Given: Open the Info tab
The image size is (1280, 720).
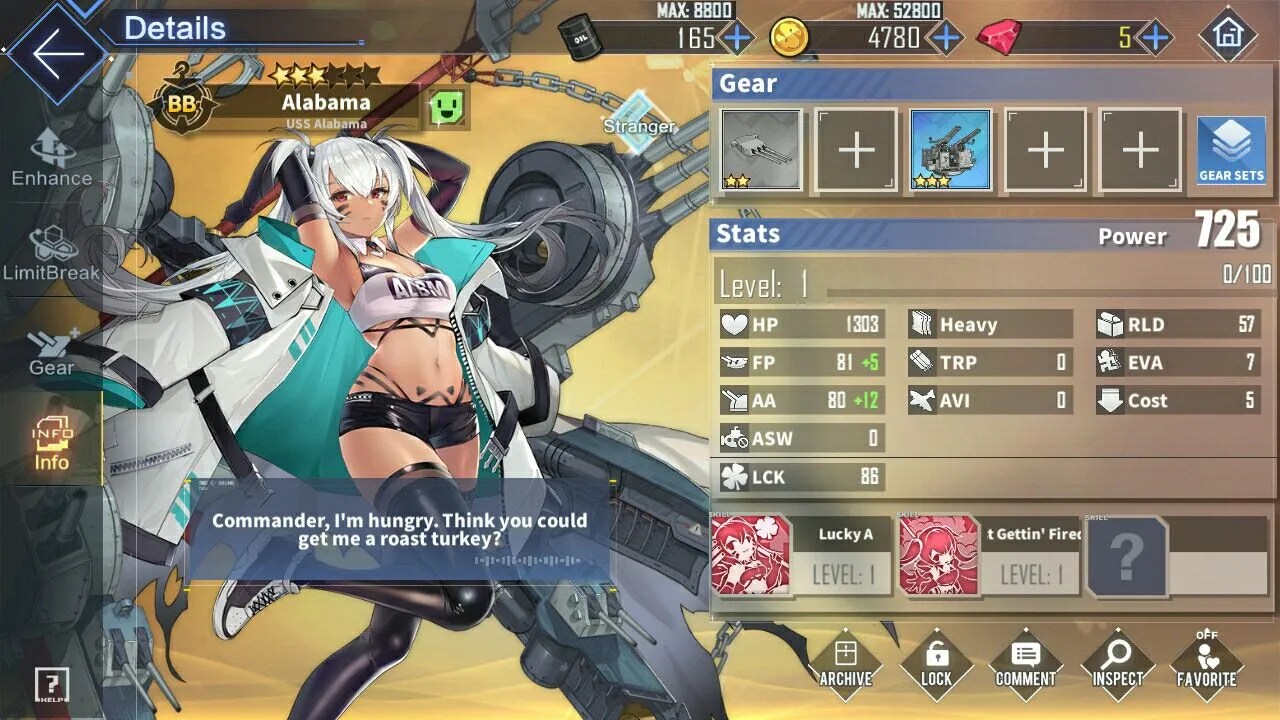Looking at the screenshot, I should 52,445.
